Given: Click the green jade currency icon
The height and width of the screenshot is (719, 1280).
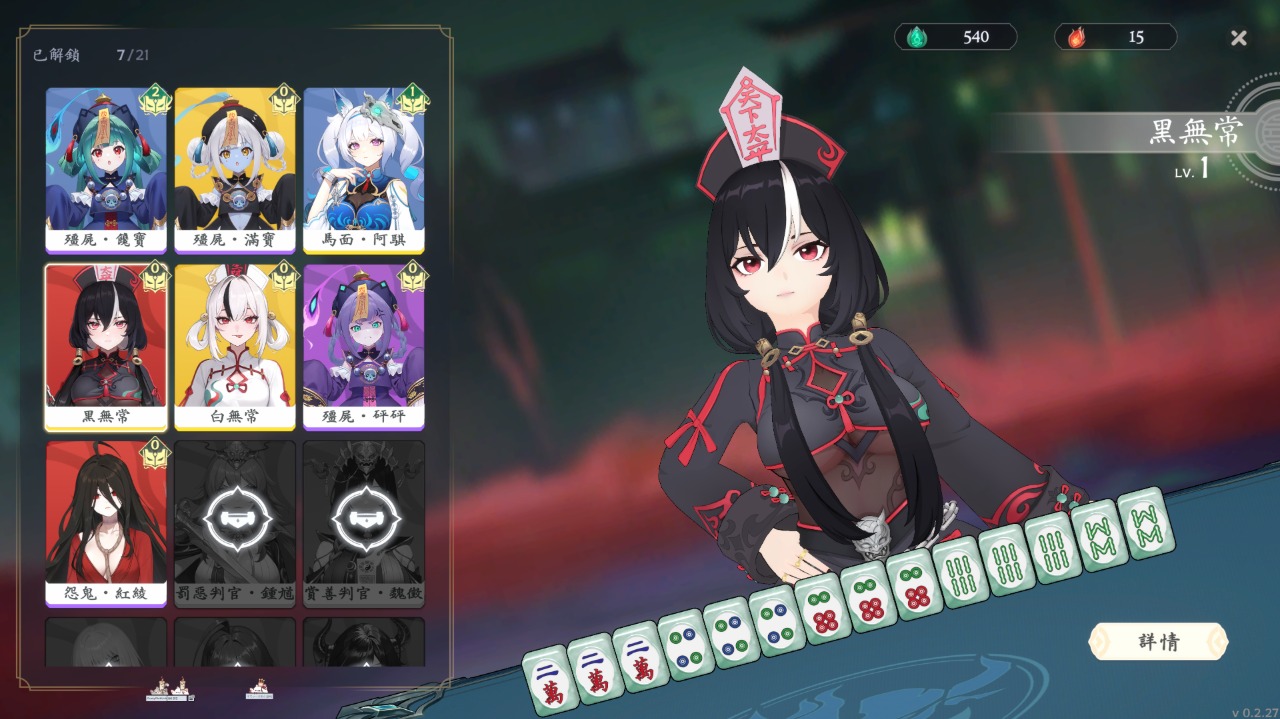Looking at the screenshot, I should (x=916, y=38).
